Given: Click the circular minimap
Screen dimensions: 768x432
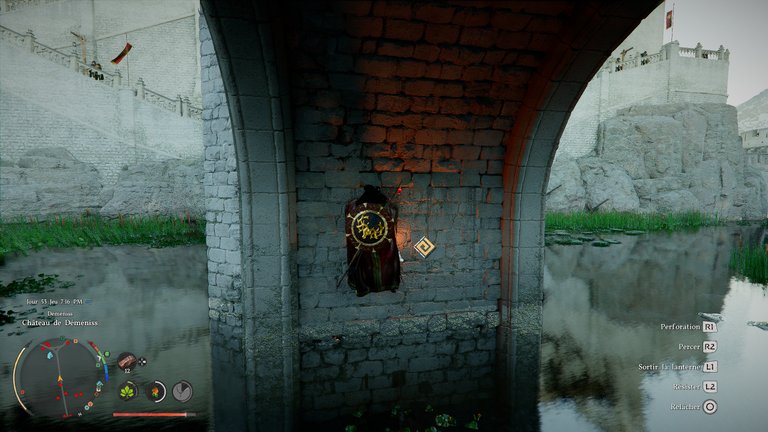Looking at the screenshot, I should coord(58,376).
